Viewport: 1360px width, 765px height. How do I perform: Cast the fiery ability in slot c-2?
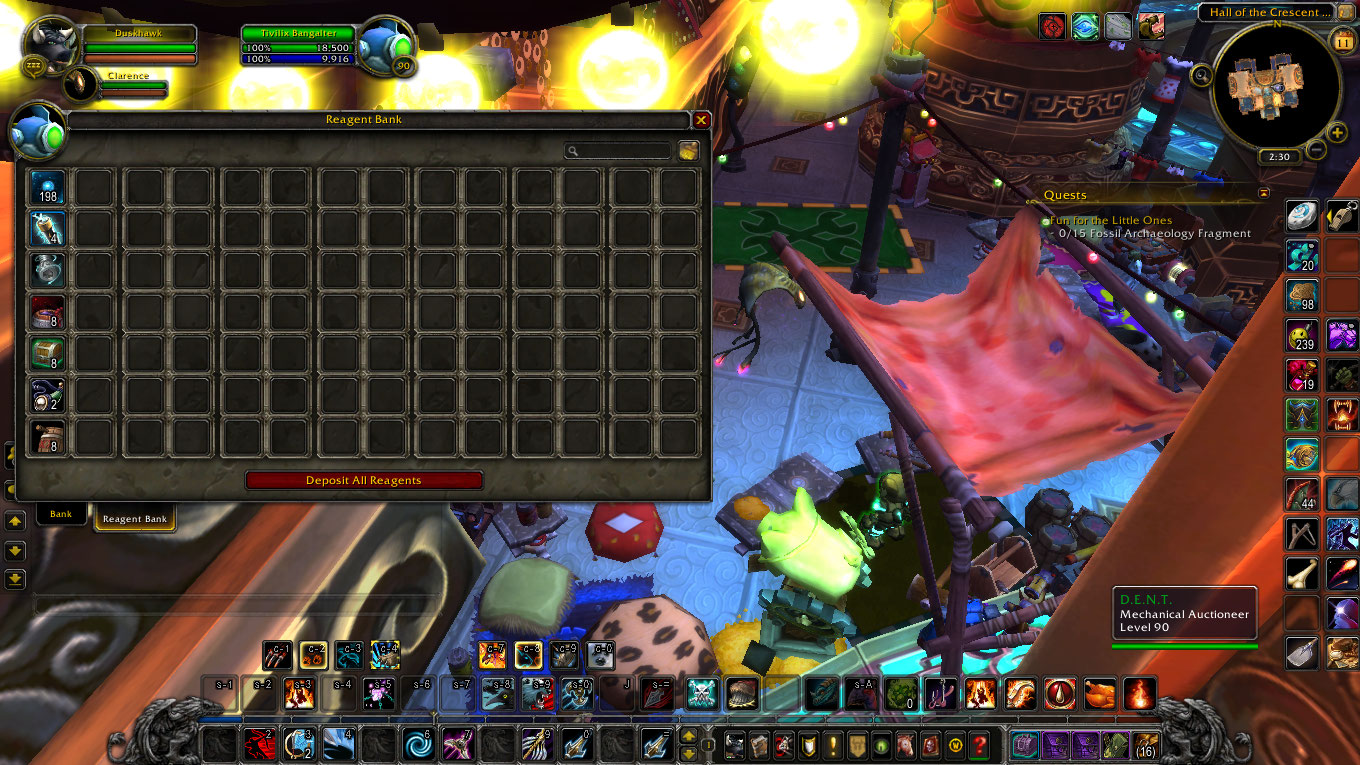312,656
